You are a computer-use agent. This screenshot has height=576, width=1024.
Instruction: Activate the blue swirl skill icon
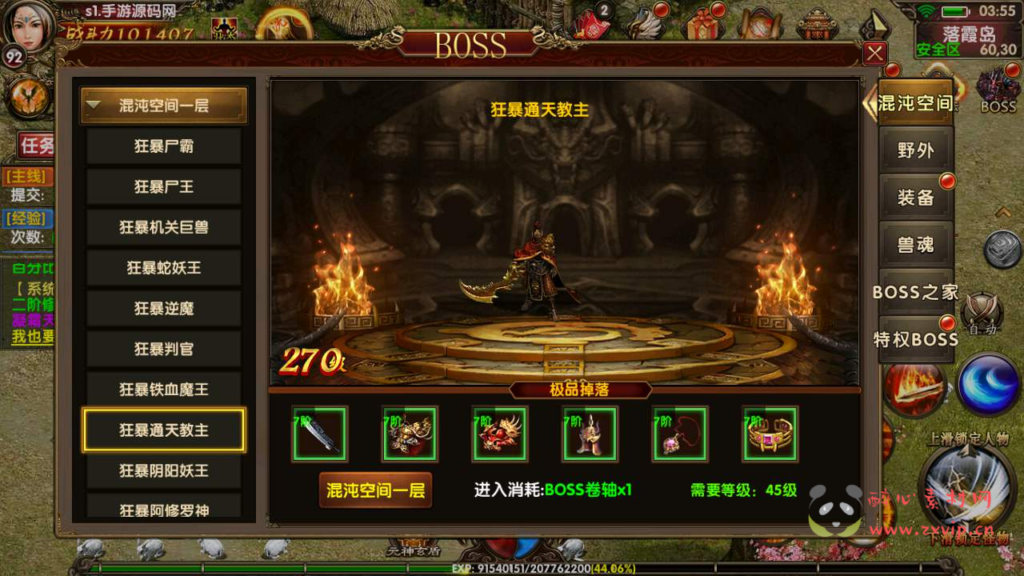click(x=987, y=383)
